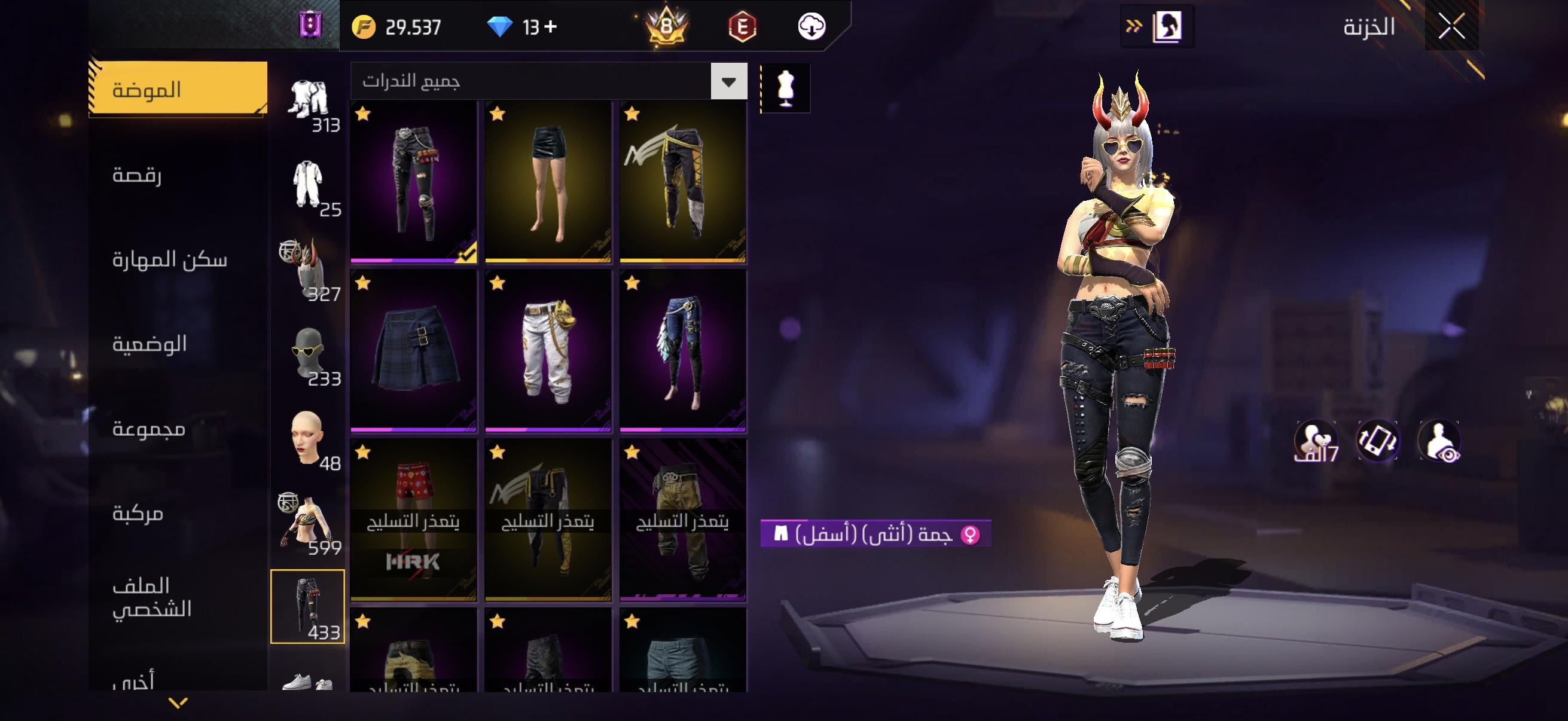
Task: Click the mannequin outfit preset icon
Action: coord(785,88)
